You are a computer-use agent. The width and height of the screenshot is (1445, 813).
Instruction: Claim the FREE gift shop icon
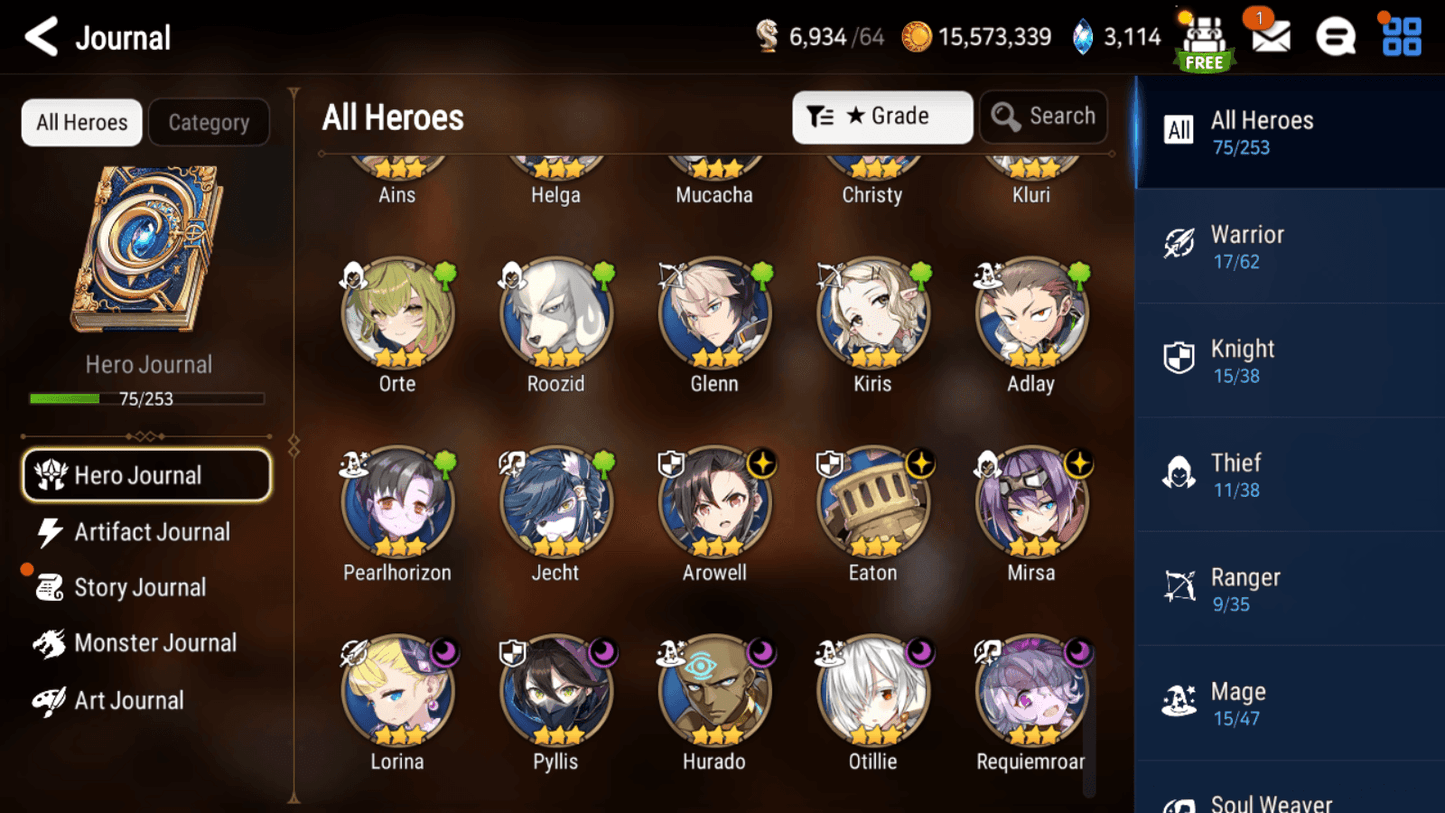[x=1204, y=42]
